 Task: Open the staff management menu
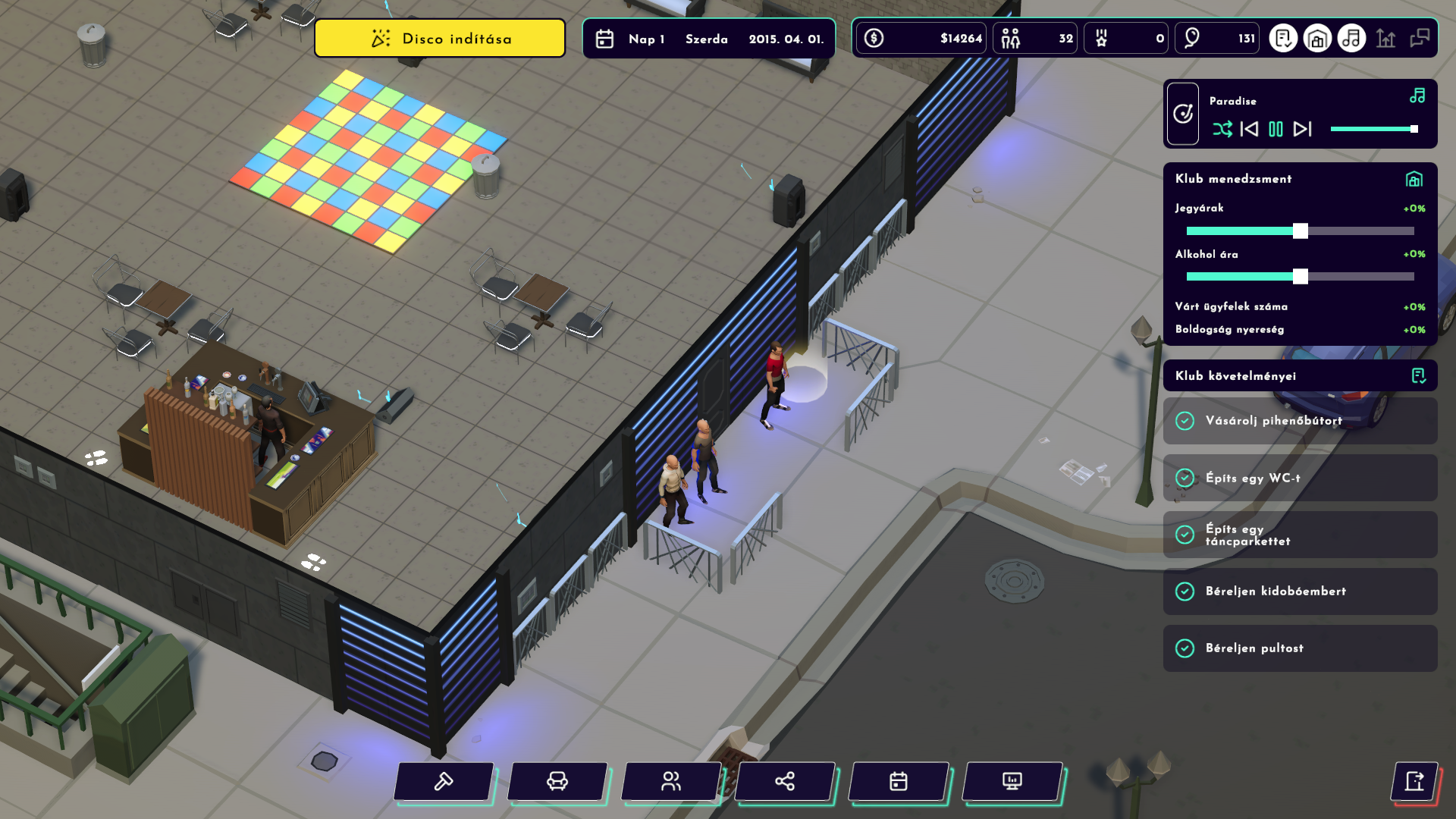(671, 781)
